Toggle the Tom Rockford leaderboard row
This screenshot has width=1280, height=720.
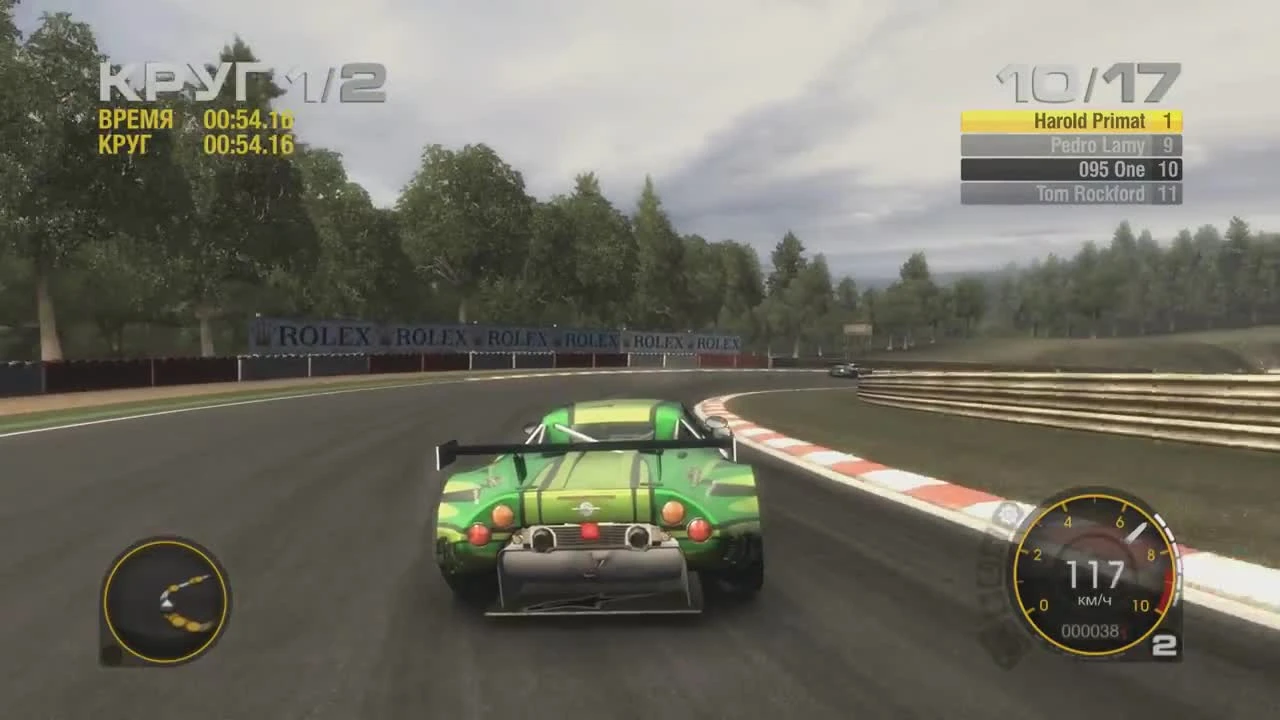pyautogui.click(x=1070, y=194)
